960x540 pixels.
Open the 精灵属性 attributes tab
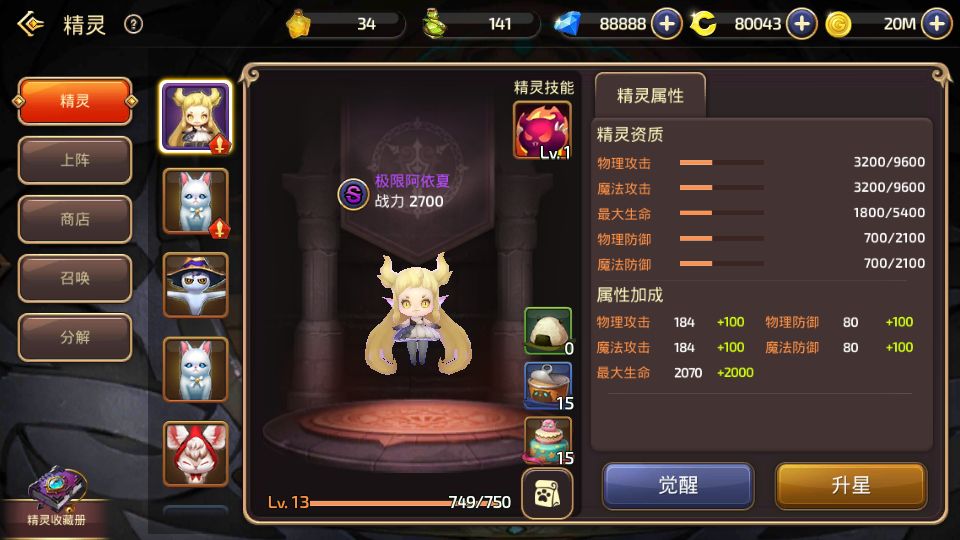pos(650,96)
